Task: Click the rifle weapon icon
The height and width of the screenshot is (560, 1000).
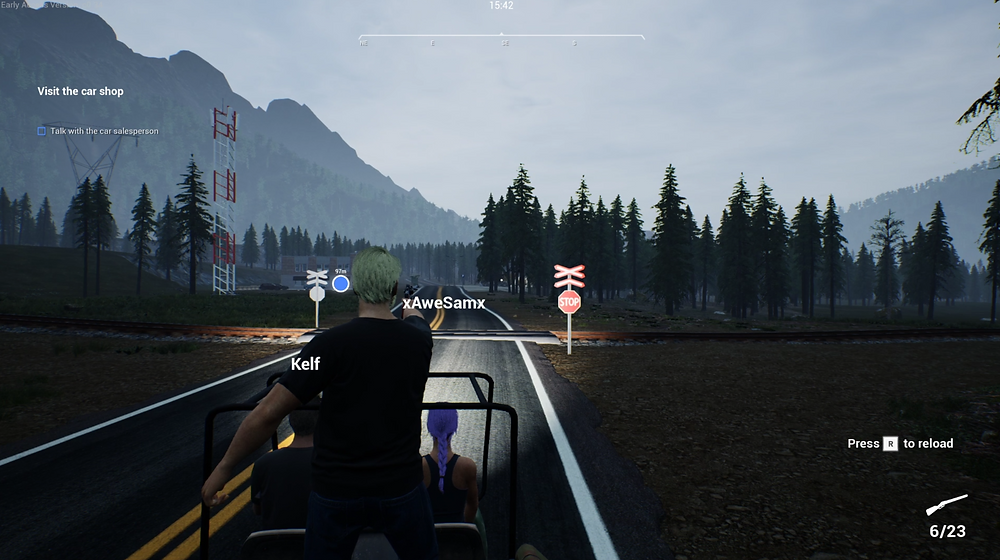Action: [x=946, y=506]
